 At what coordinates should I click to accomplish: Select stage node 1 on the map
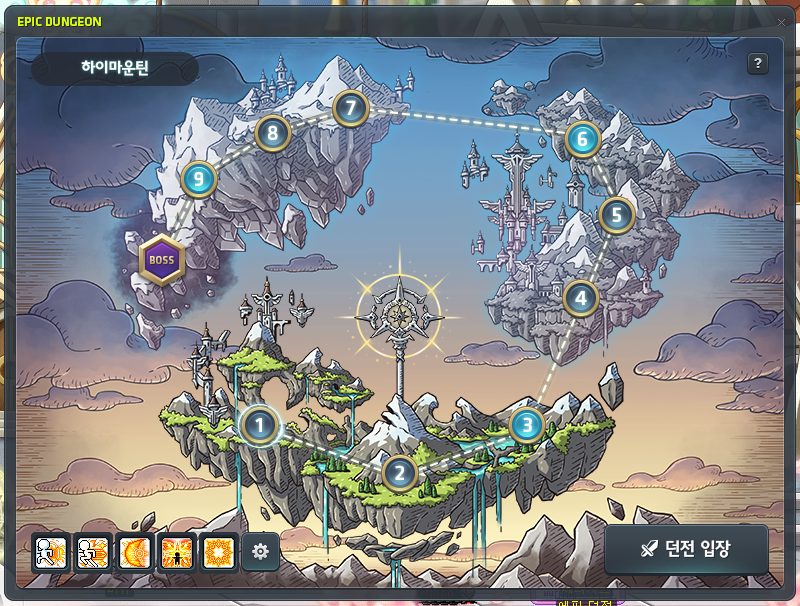click(x=260, y=426)
